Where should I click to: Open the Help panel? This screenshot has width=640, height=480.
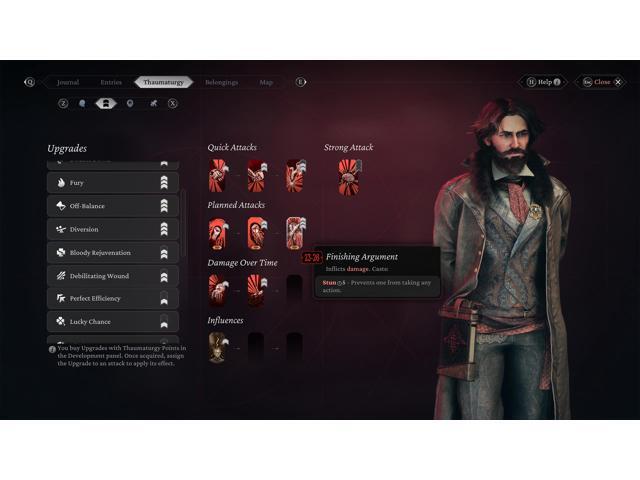pos(544,82)
